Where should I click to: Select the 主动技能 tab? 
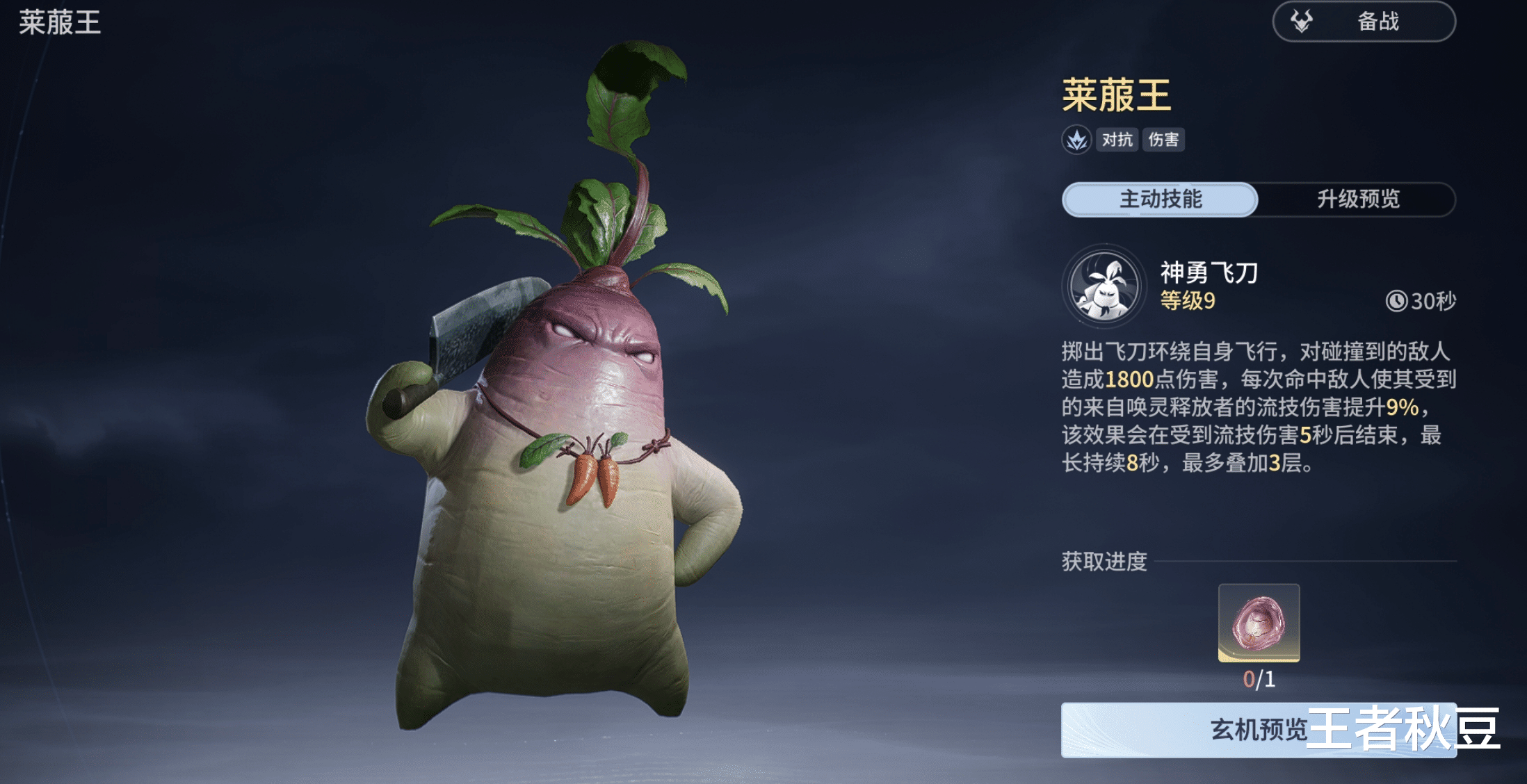pos(1160,199)
